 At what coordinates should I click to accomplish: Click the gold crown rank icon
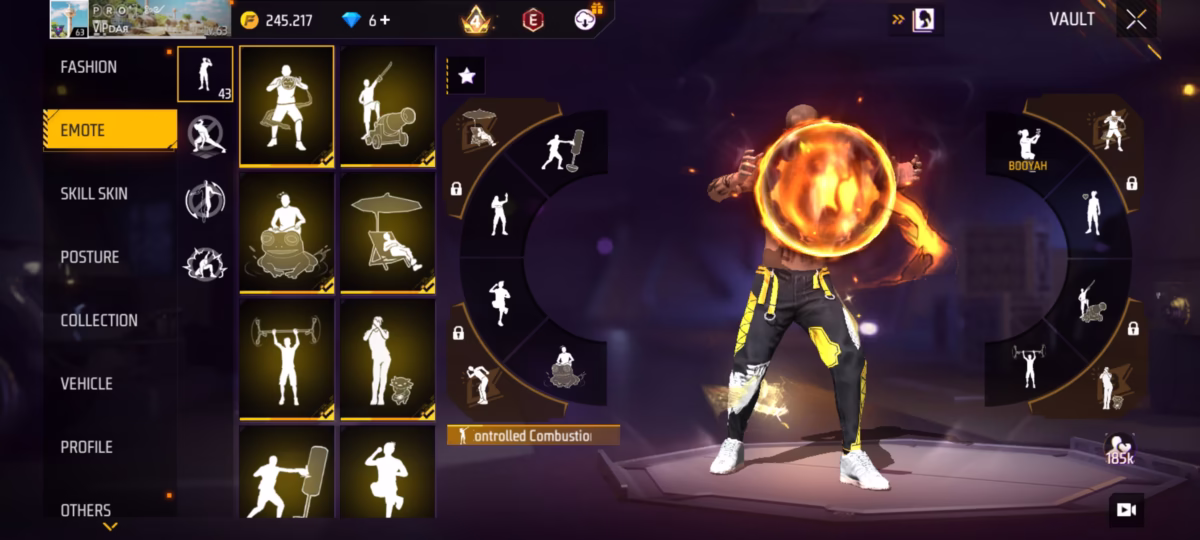coord(475,20)
